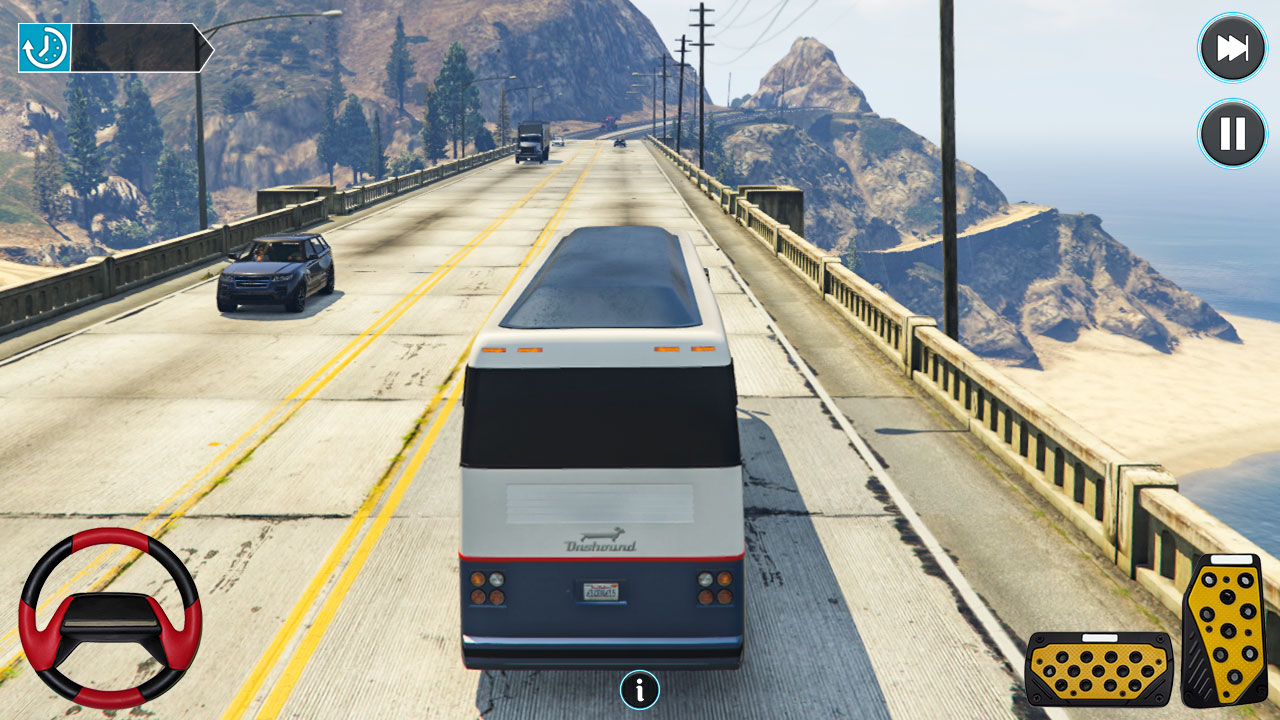This screenshot has height=720, width=1280.
Task: Reveal level options with the skip arrows
Action: (1232, 47)
